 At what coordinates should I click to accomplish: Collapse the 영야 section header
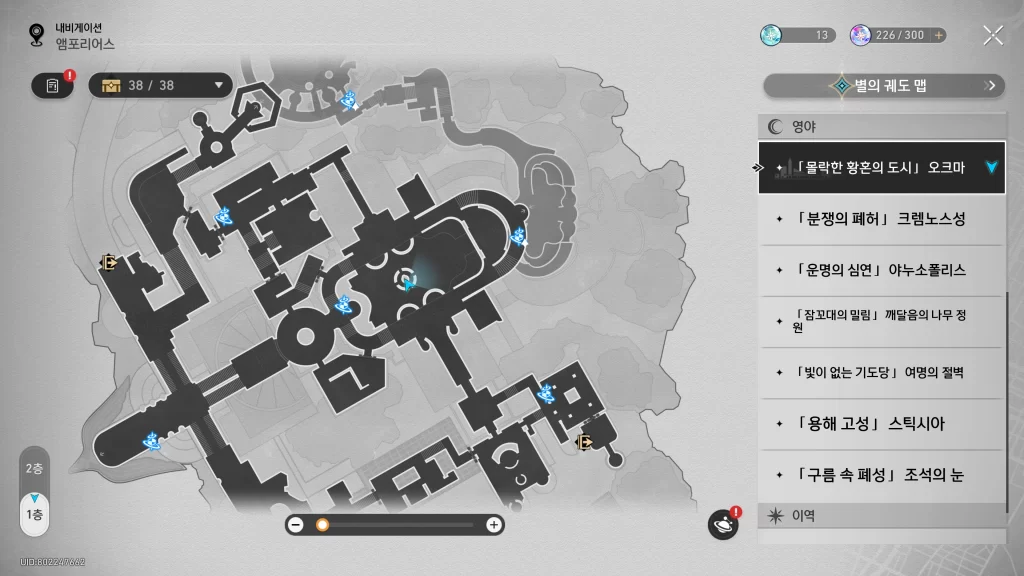click(880, 127)
